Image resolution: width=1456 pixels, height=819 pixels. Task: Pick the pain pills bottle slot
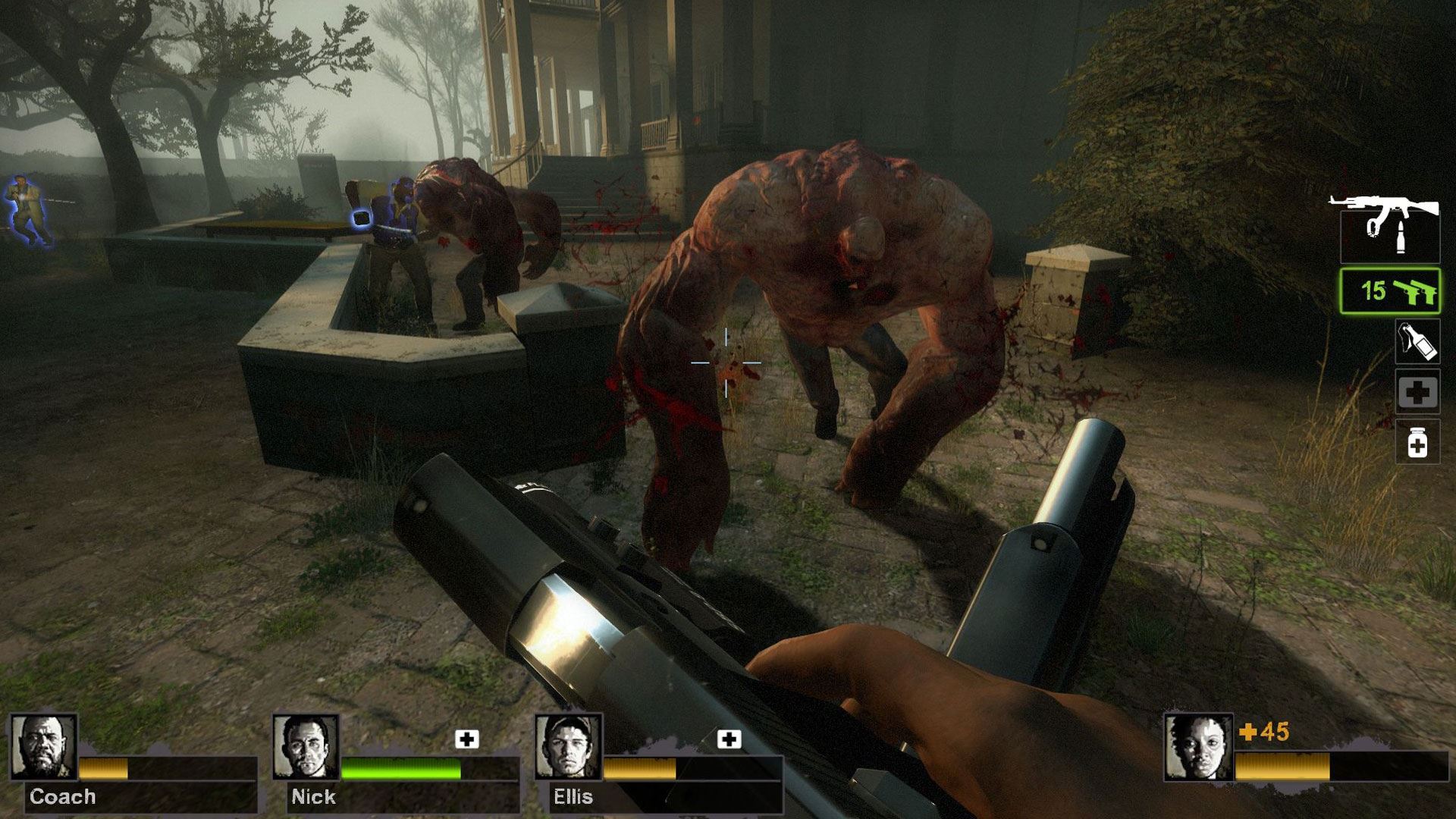tap(1417, 442)
